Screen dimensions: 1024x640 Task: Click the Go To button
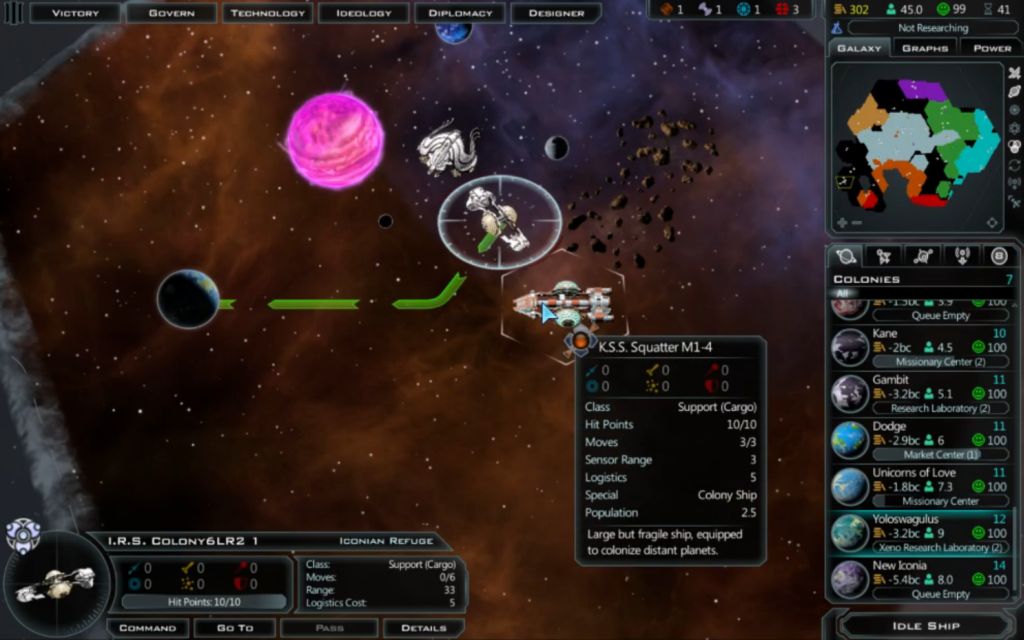pyautogui.click(x=236, y=628)
